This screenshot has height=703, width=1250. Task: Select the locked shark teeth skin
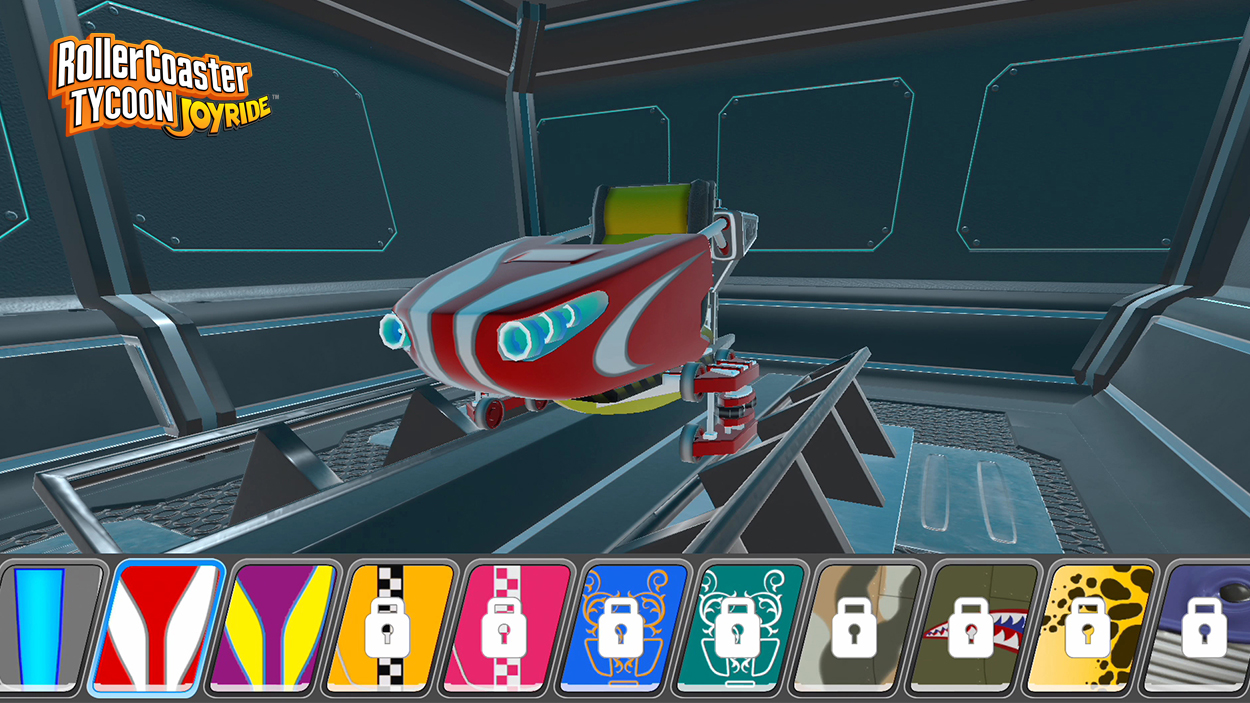970,628
